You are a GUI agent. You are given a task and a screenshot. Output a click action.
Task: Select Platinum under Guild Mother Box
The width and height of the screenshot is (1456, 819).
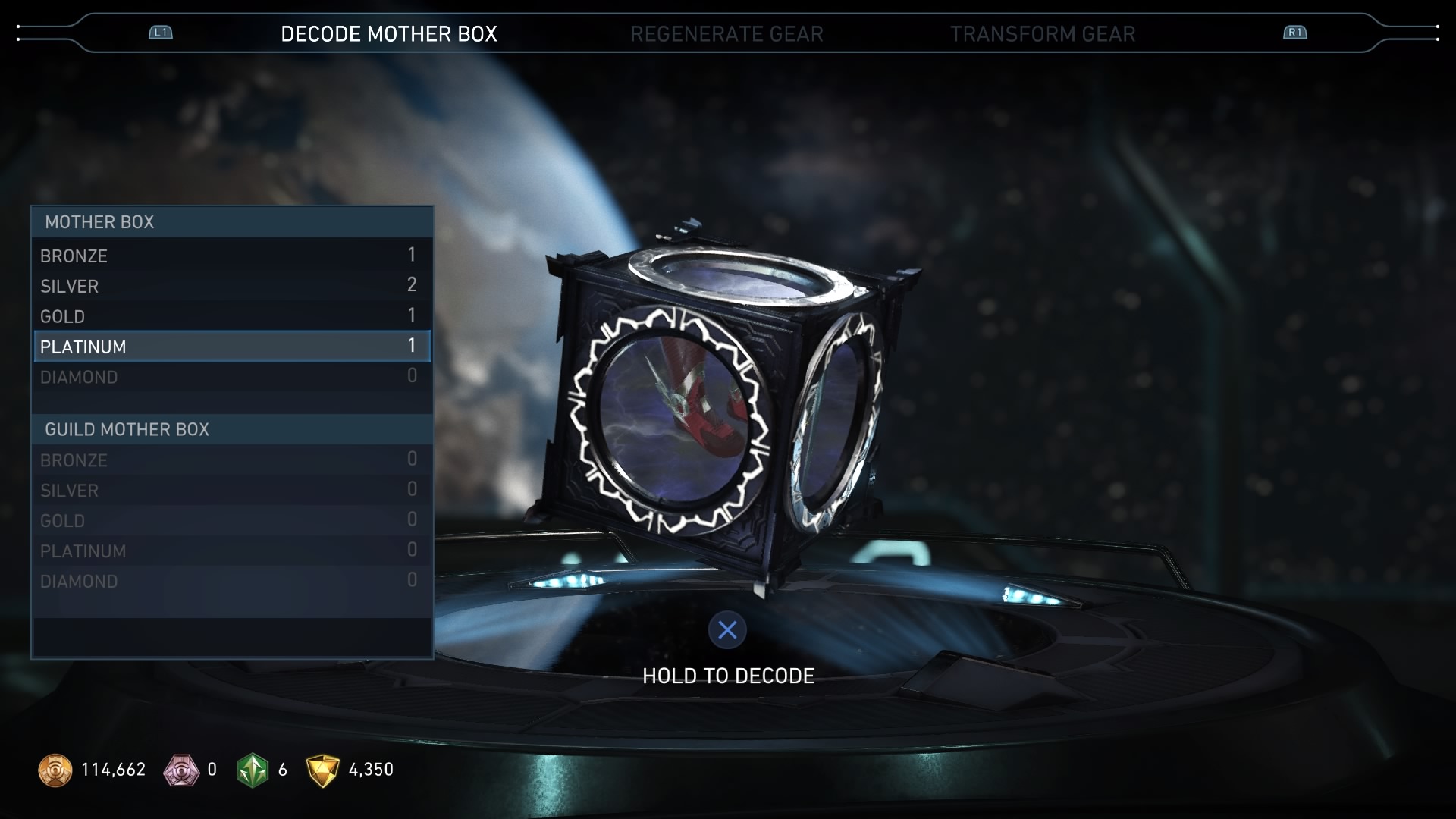tap(231, 551)
